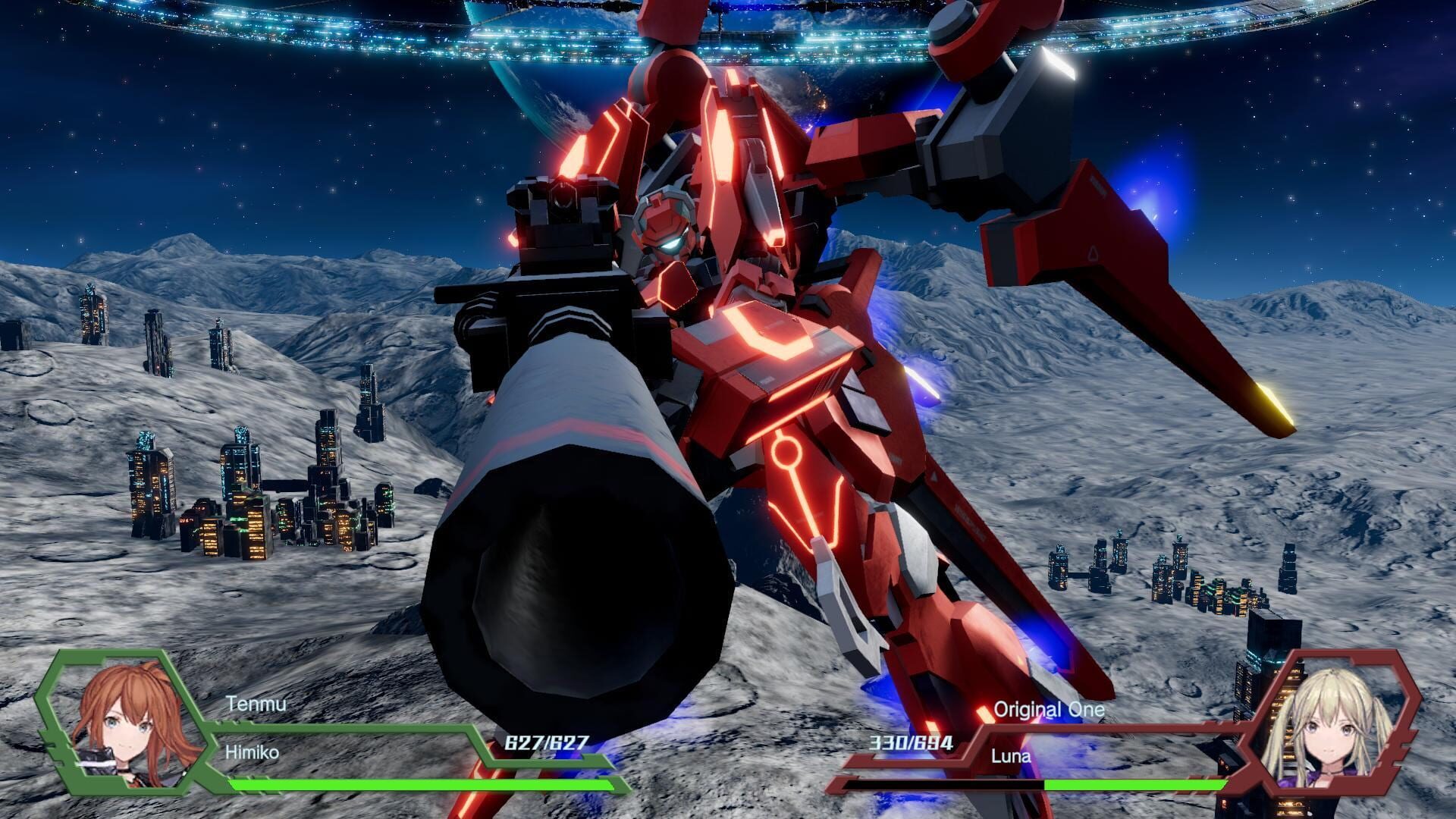Viewport: 1456px width, 819px height.
Task: Click the red mech's glowing head
Action: pyautogui.click(x=667, y=227)
